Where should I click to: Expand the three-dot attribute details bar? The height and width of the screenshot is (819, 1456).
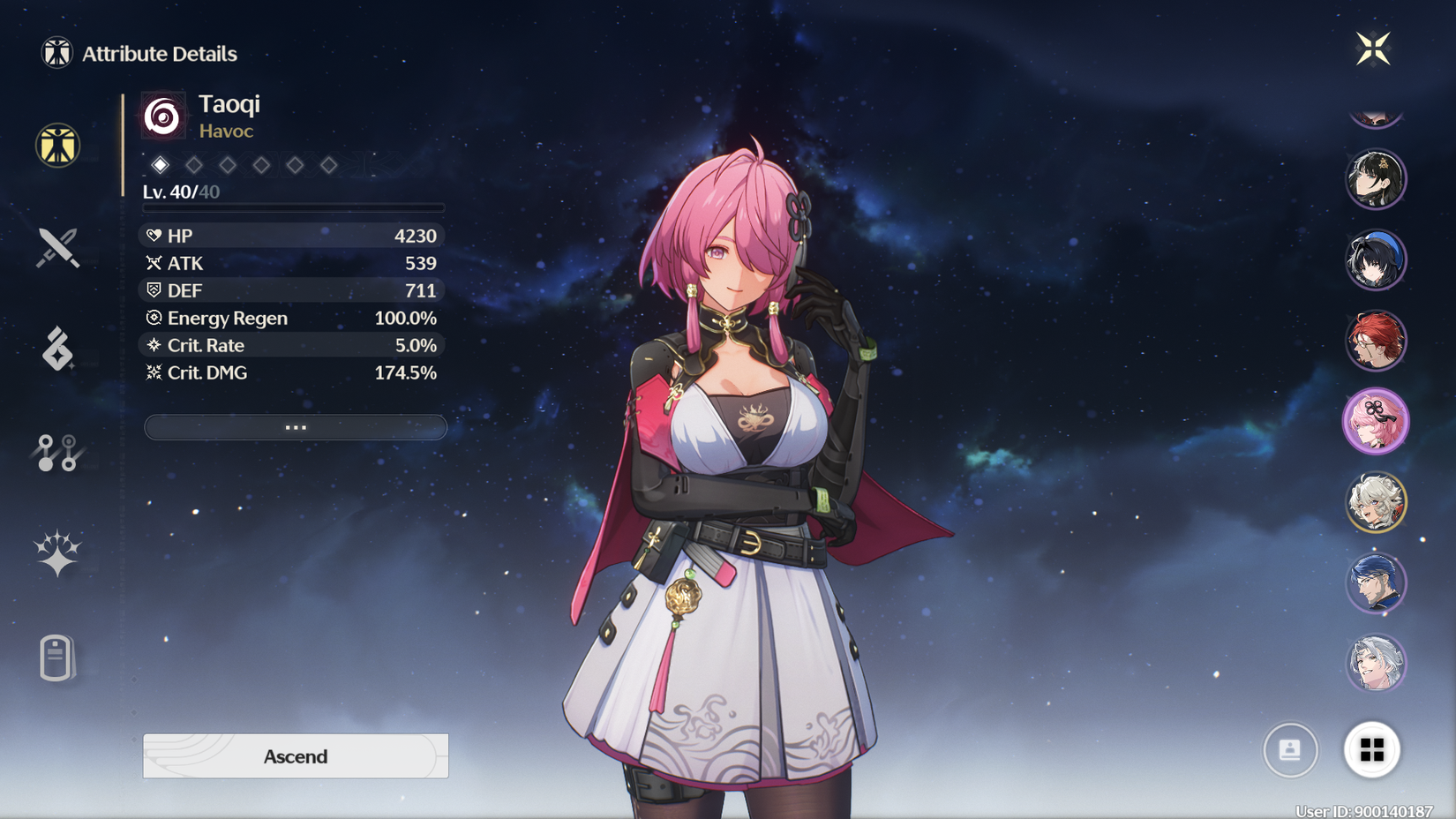[x=296, y=427]
